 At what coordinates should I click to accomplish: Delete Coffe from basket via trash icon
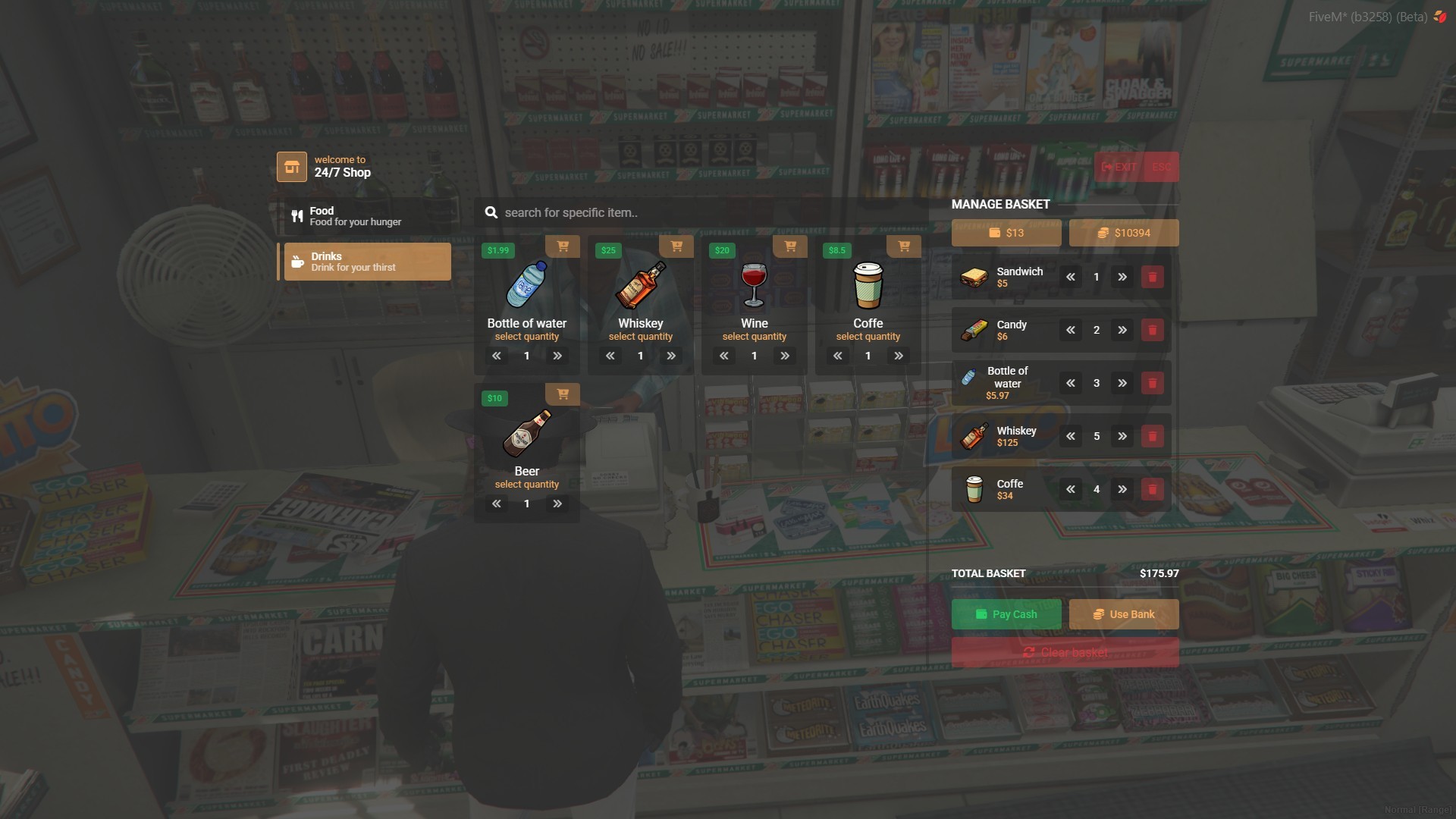click(x=1153, y=489)
